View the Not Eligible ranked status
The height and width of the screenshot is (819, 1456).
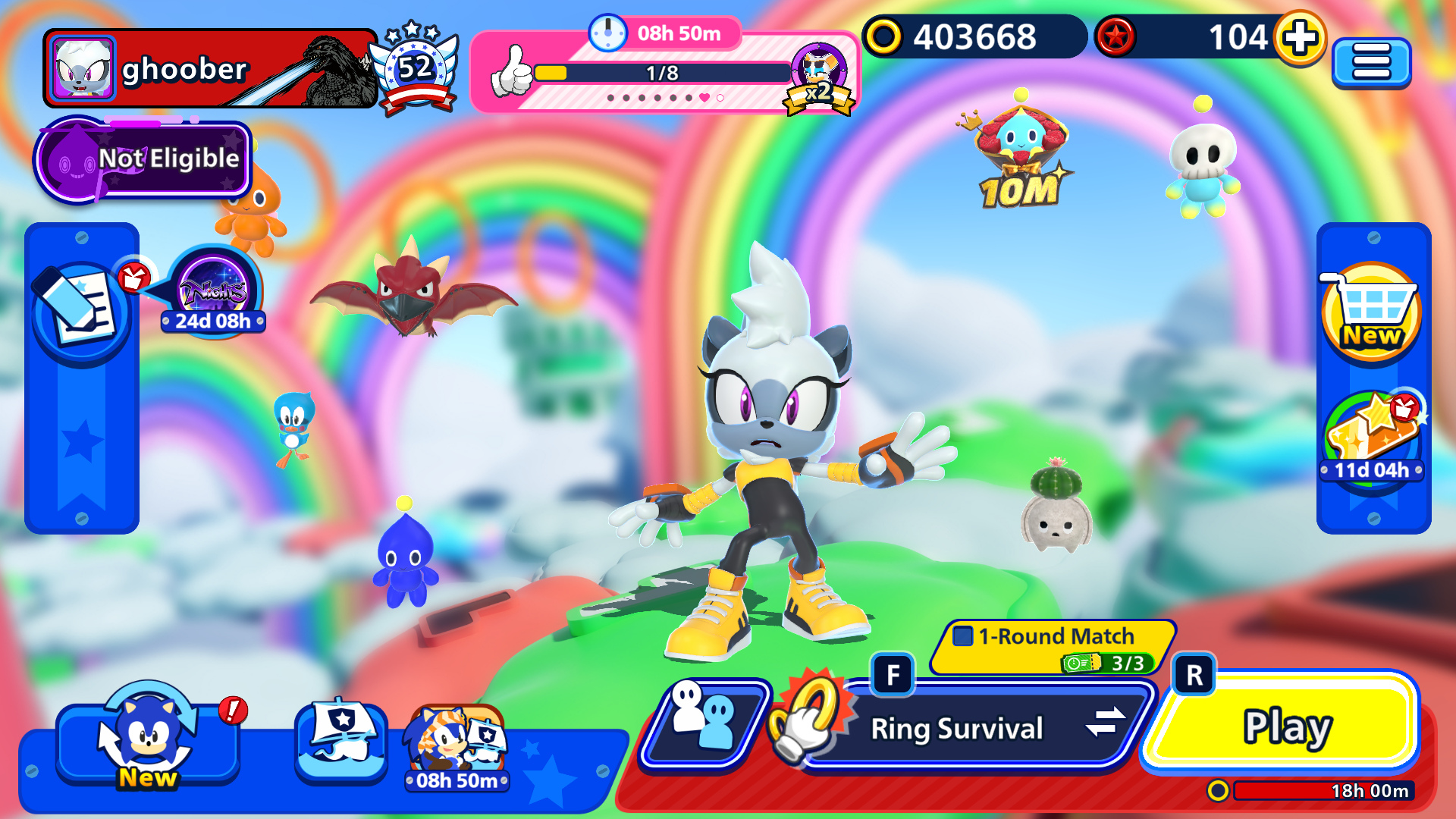144,159
